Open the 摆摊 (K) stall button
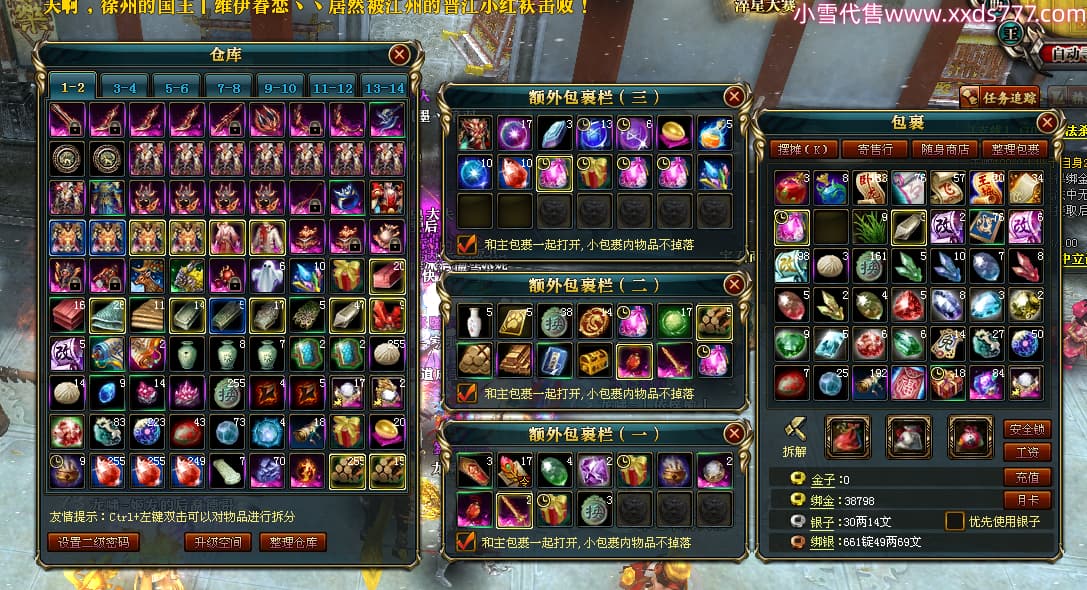Viewport: 1087px width, 590px height. 806,150
